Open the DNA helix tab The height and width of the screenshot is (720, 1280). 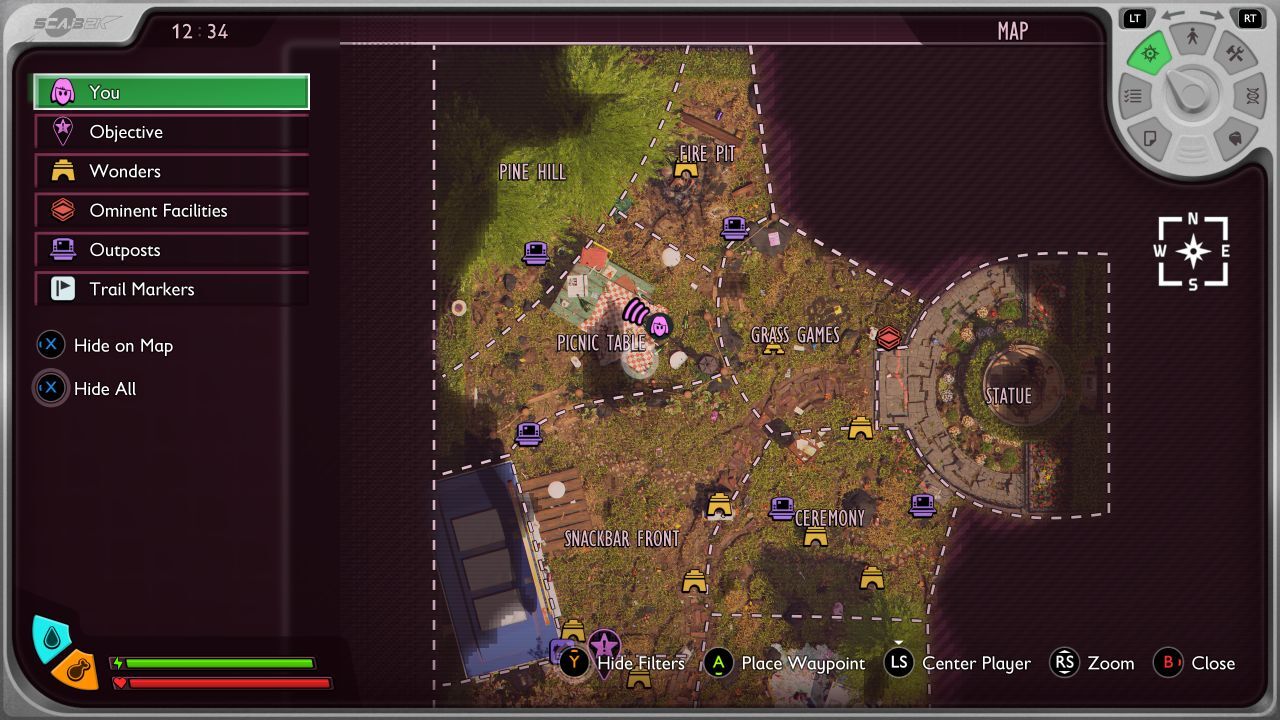click(1252, 97)
